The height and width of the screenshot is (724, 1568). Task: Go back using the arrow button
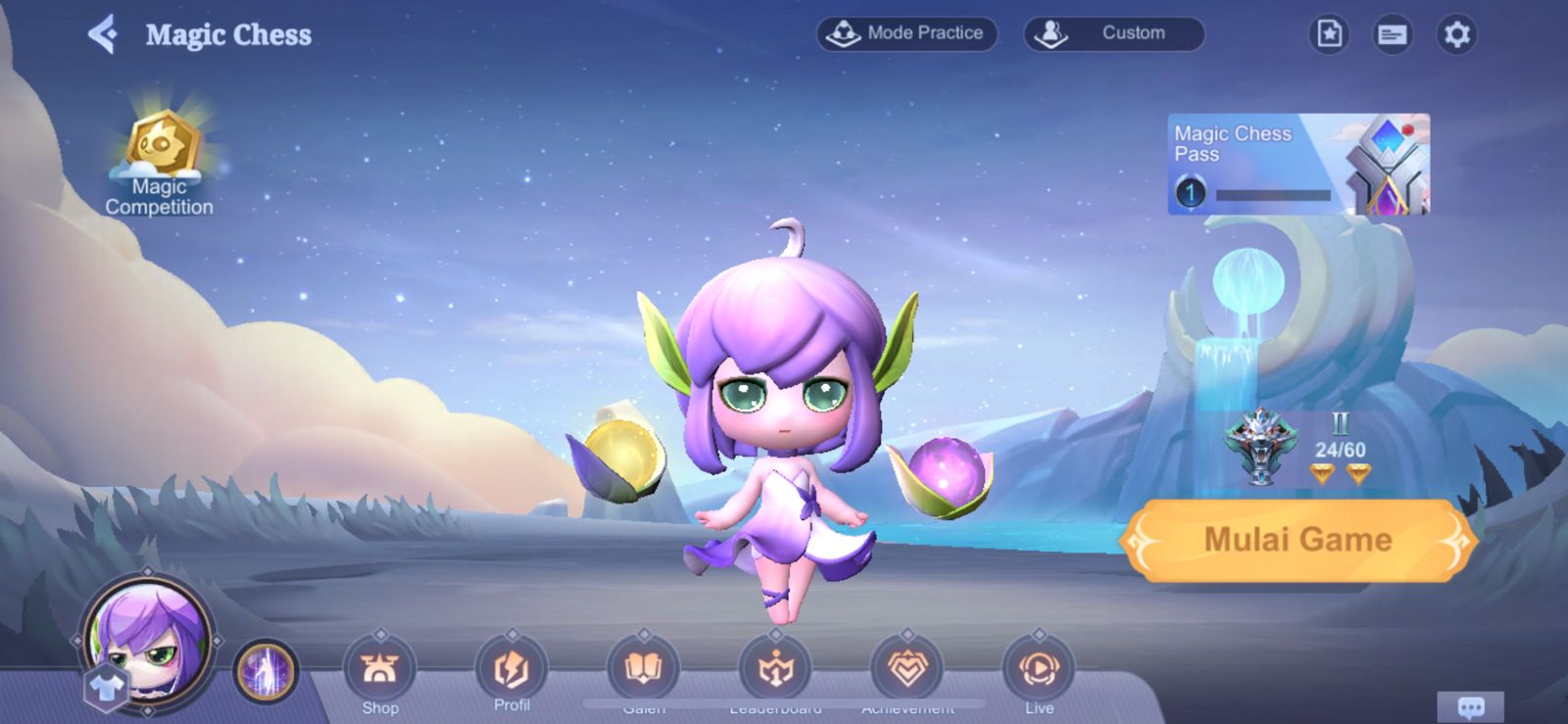[103, 35]
